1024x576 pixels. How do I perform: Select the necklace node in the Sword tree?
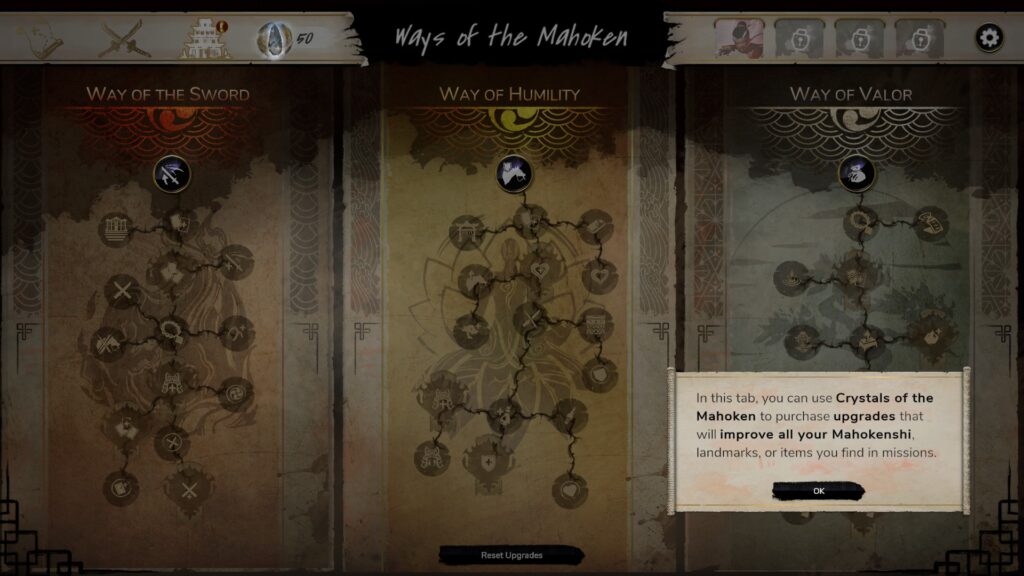pyautogui.click(x=170, y=329)
